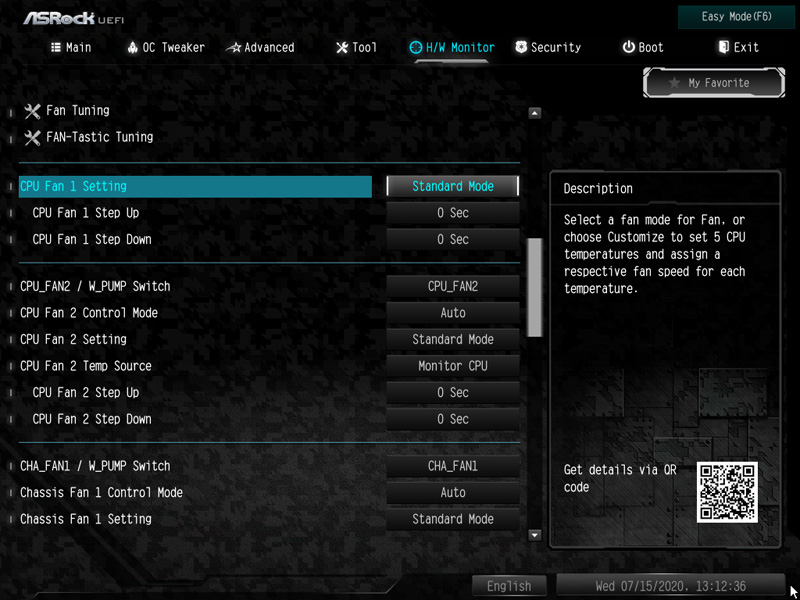Adjust CPU Fan 2 Step Down value

click(453, 419)
